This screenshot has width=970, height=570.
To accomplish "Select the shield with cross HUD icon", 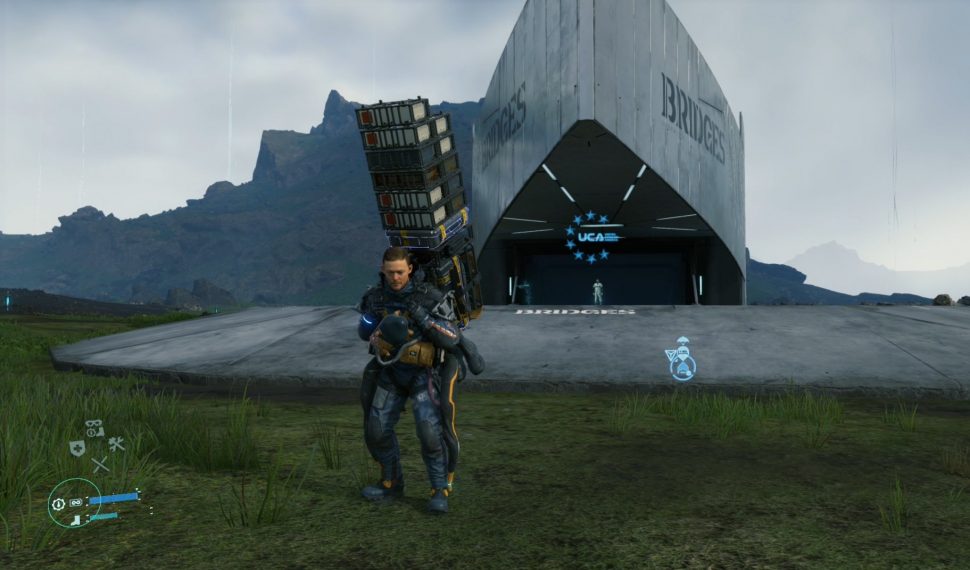I will pyautogui.click(x=77, y=448).
